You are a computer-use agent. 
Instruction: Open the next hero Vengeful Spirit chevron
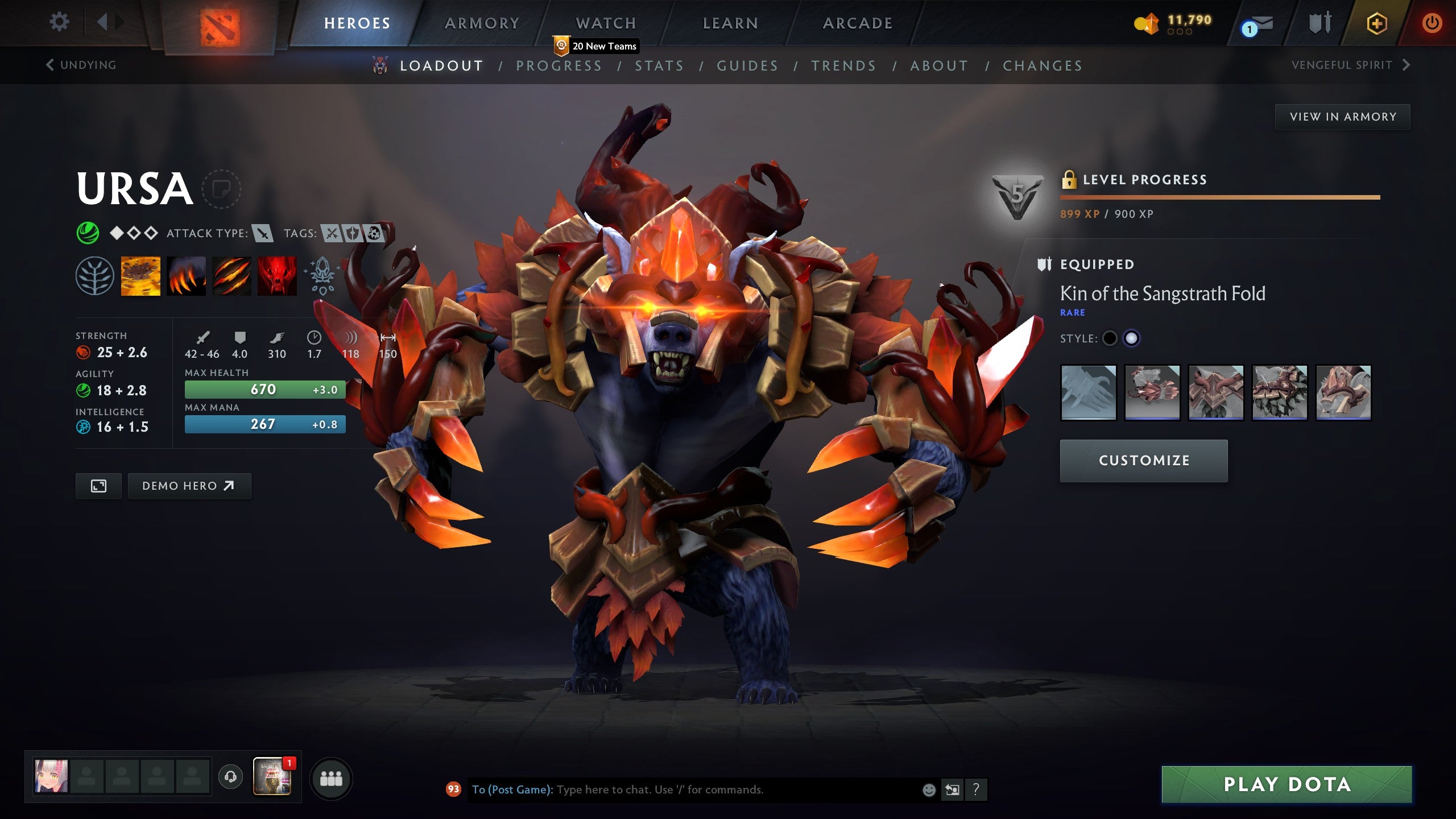click(x=1405, y=65)
